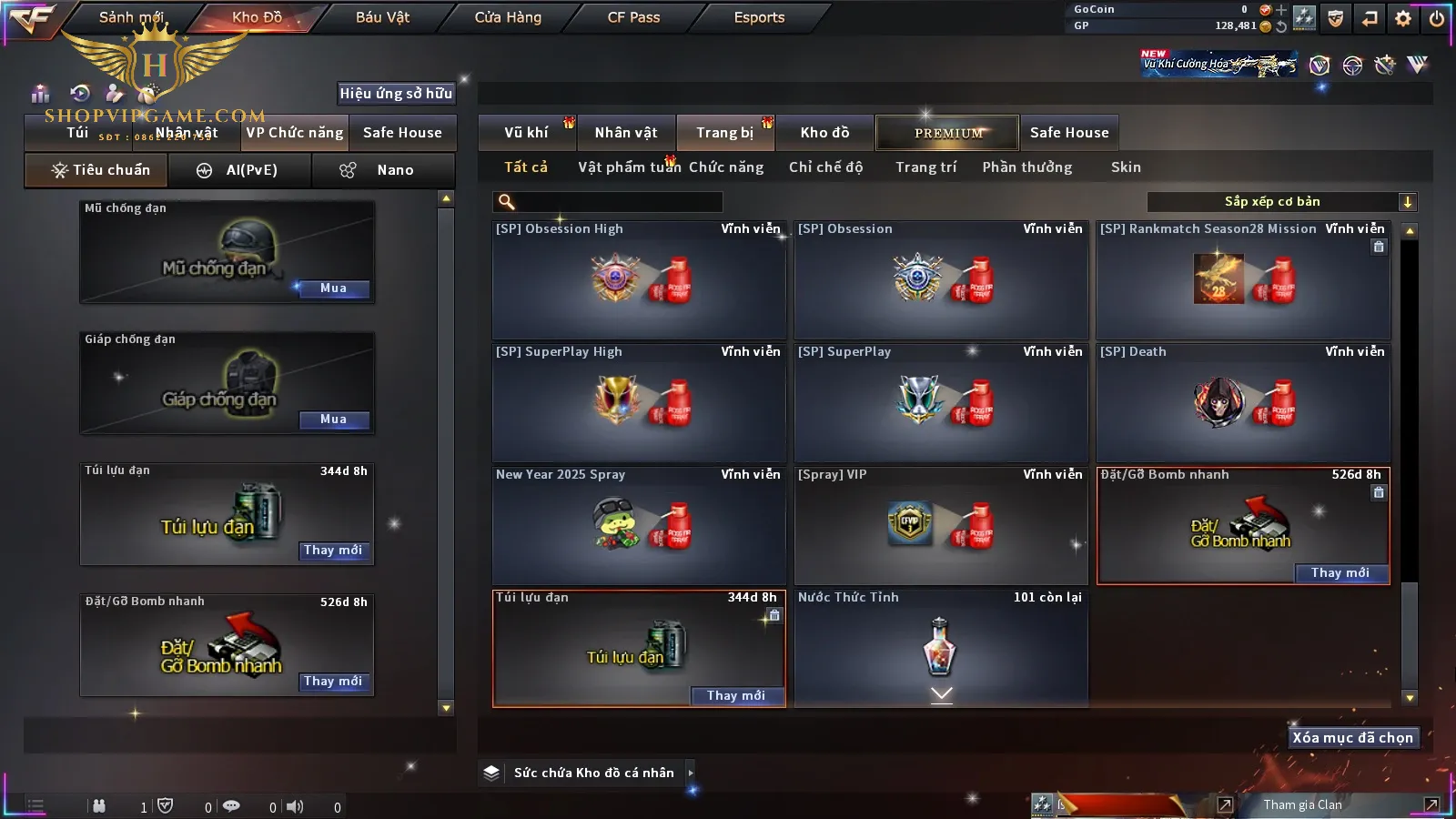Switch to the Báu Vật tab

[382, 17]
